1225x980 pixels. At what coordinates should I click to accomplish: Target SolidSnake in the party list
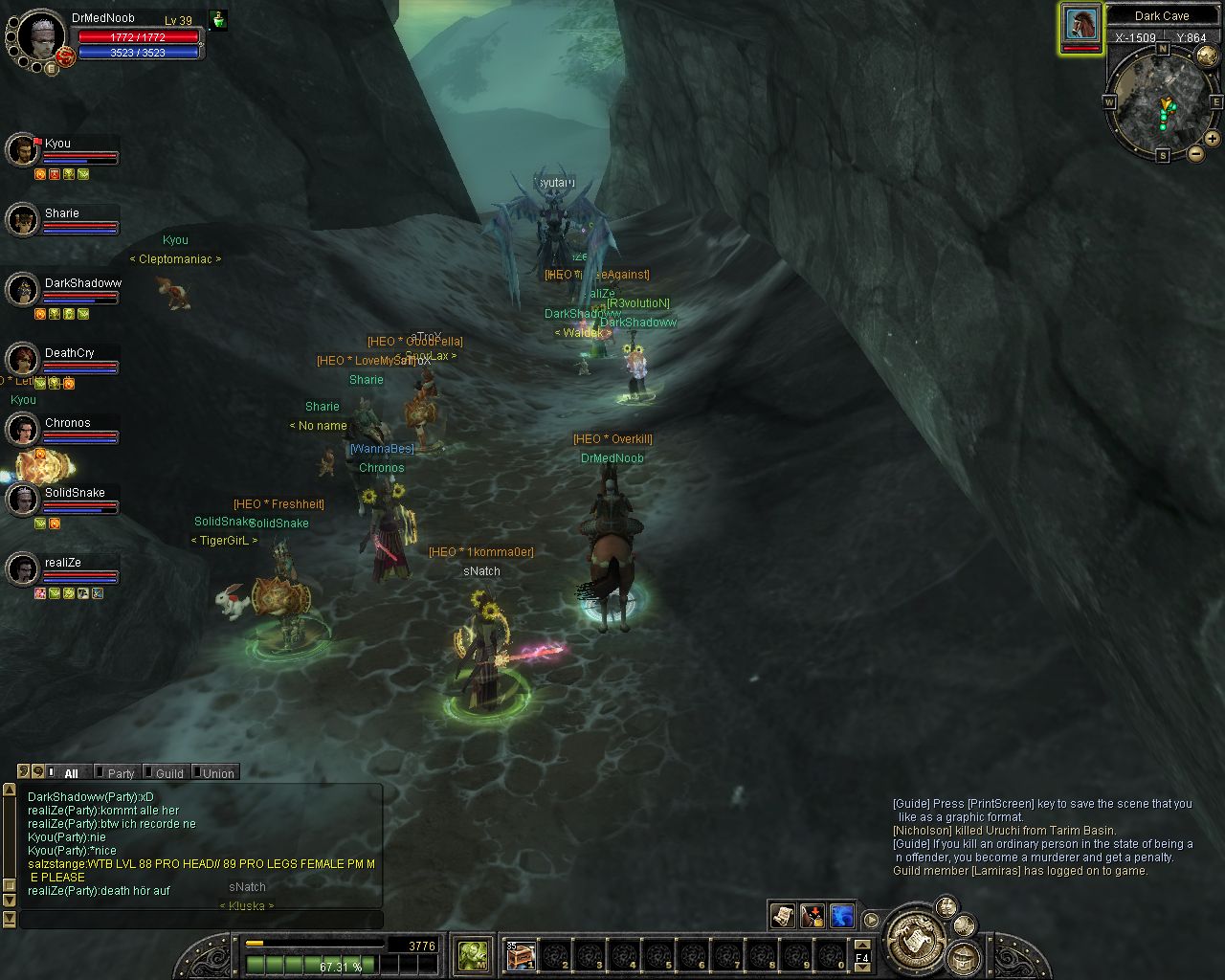pos(22,500)
